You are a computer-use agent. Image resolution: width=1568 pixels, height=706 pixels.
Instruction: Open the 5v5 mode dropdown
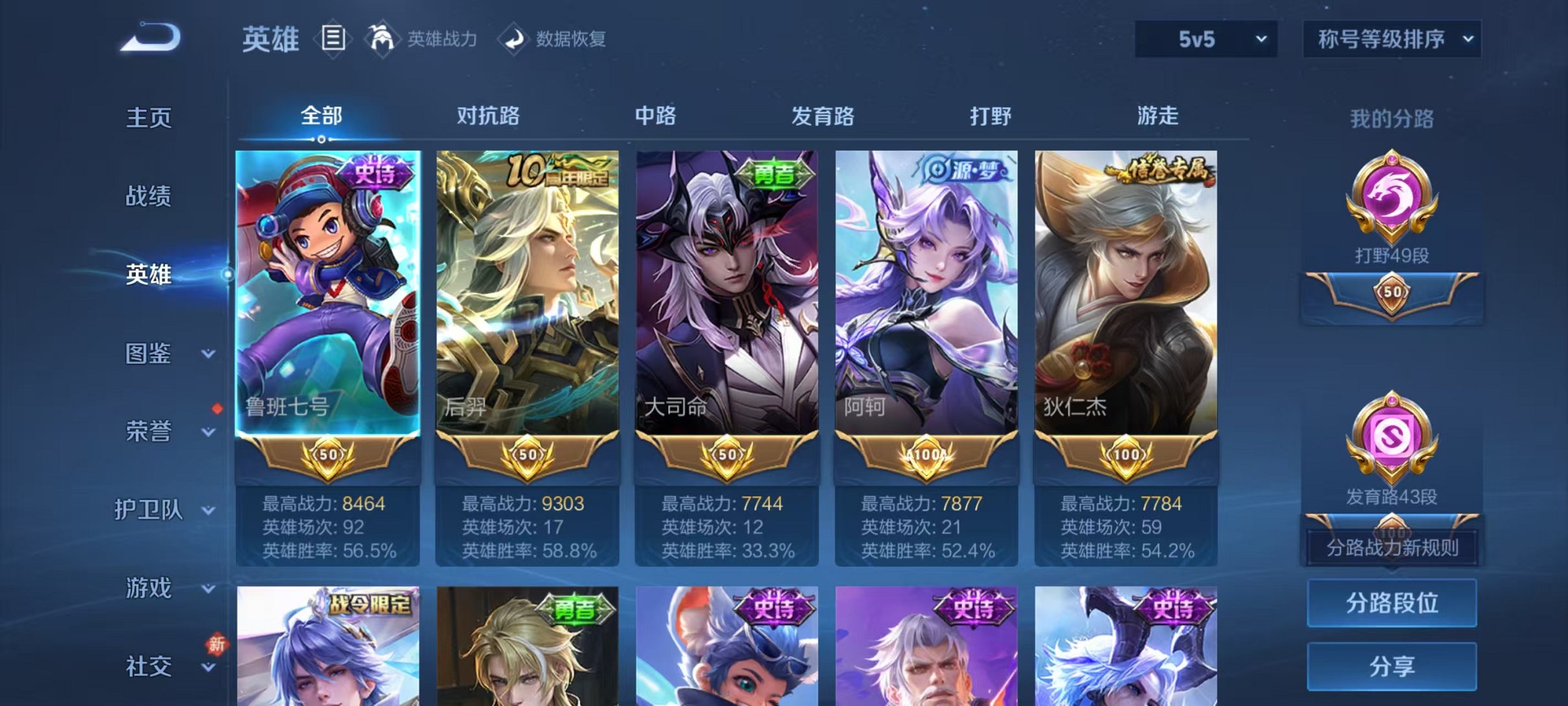coord(1207,40)
